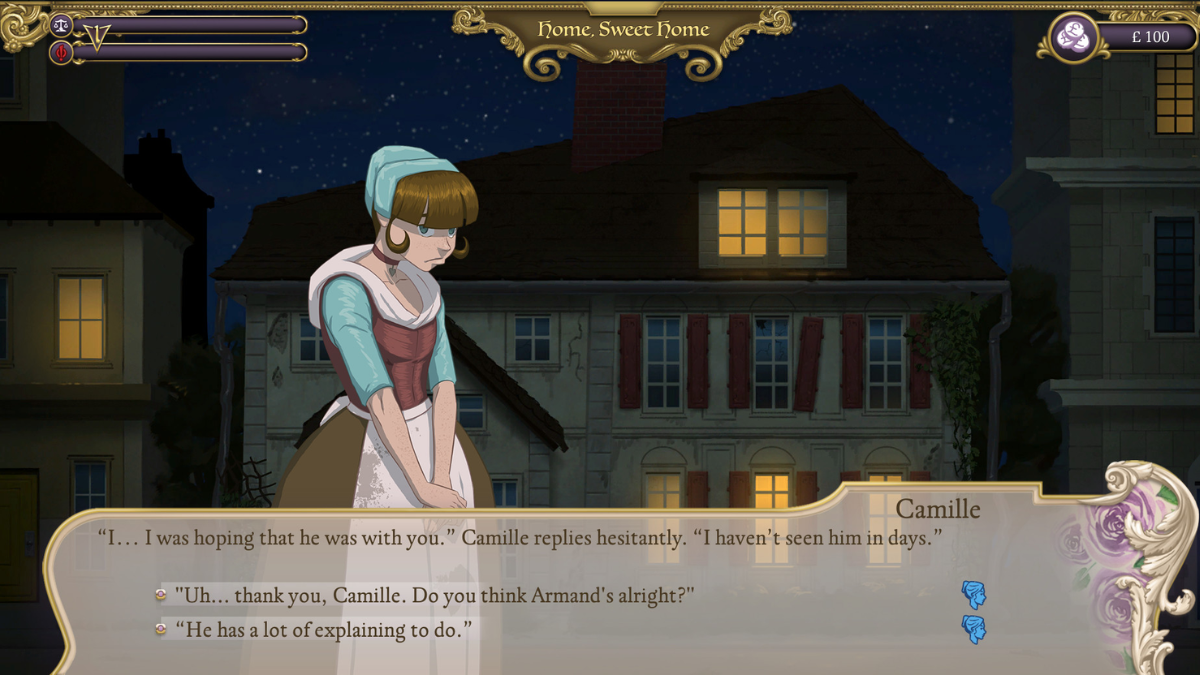Click the red emblem icon below the scales
1200x675 pixels.
coord(61,52)
